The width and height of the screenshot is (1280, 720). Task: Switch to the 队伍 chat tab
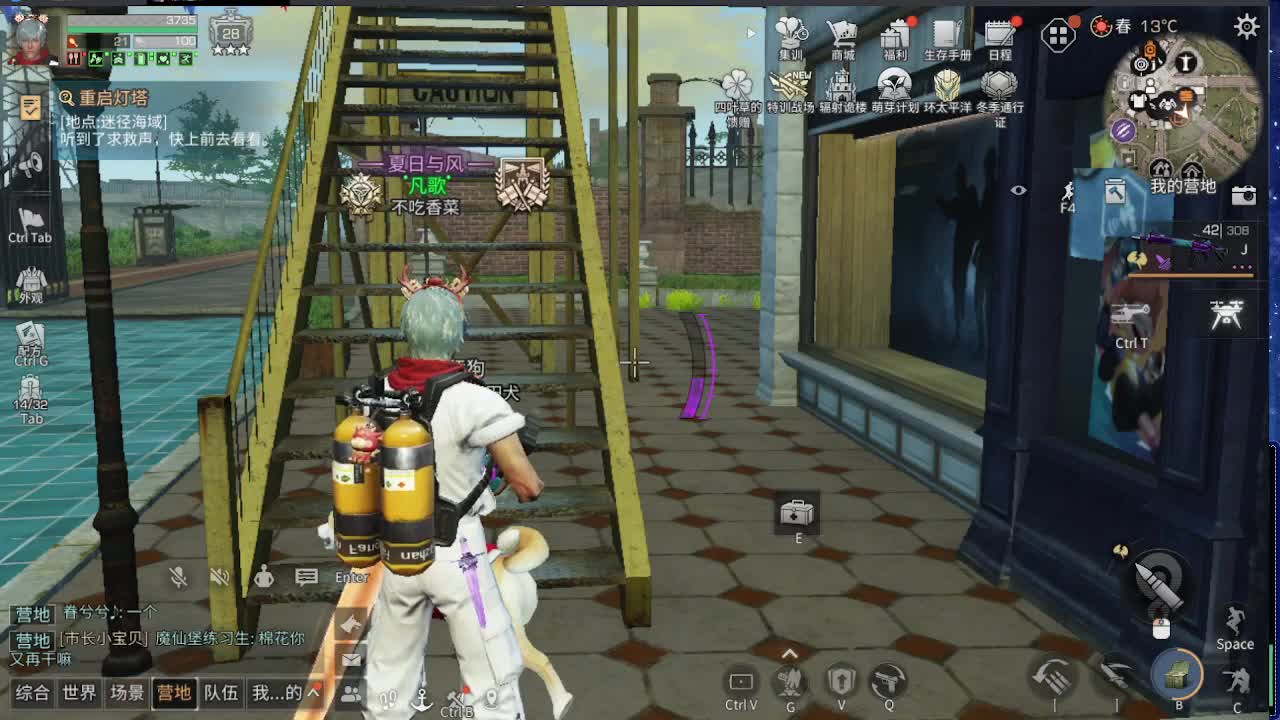[222, 691]
